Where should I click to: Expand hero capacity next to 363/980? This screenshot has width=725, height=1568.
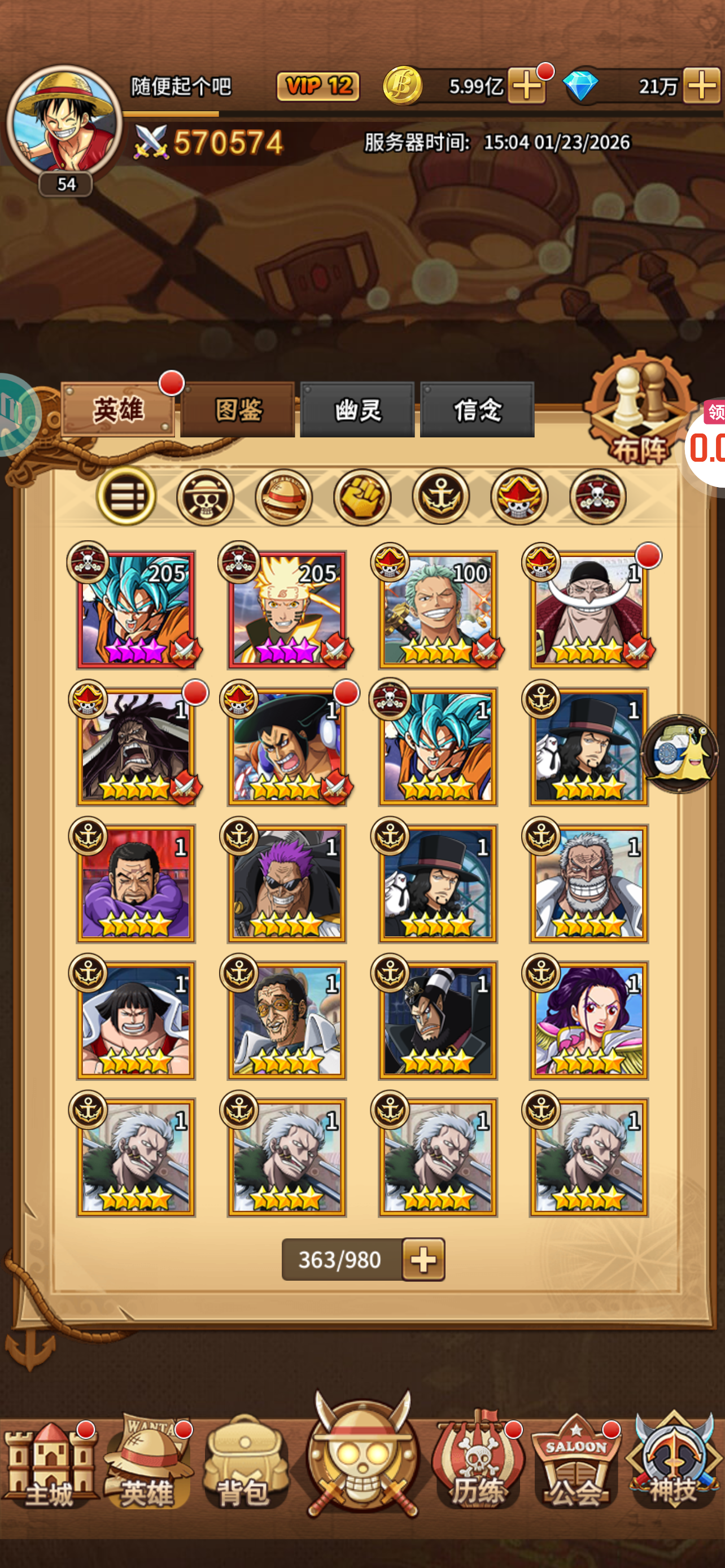(423, 1259)
